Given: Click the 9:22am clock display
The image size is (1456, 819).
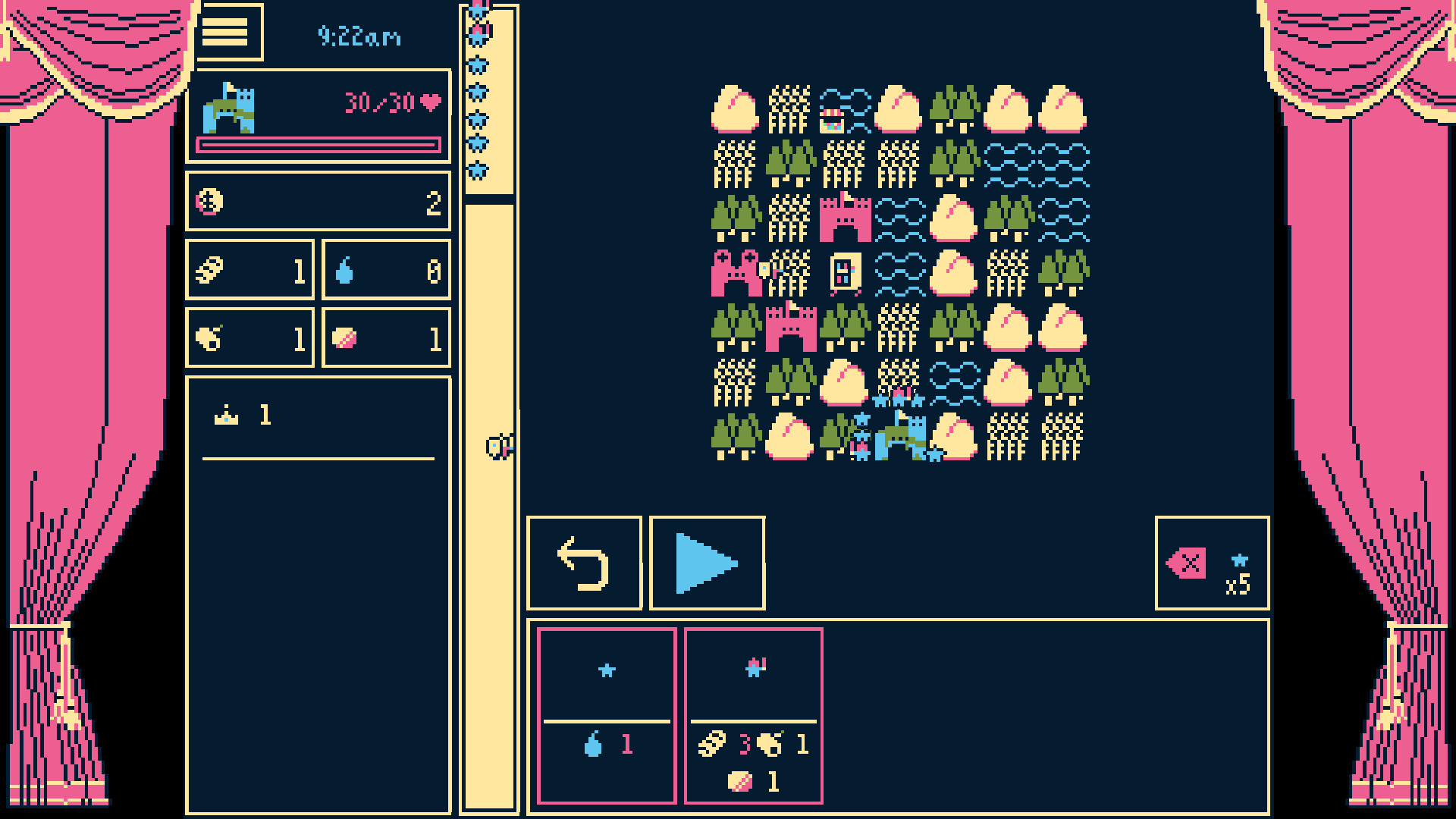Looking at the screenshot, I should pyautogui.click(x=360, y=36).
